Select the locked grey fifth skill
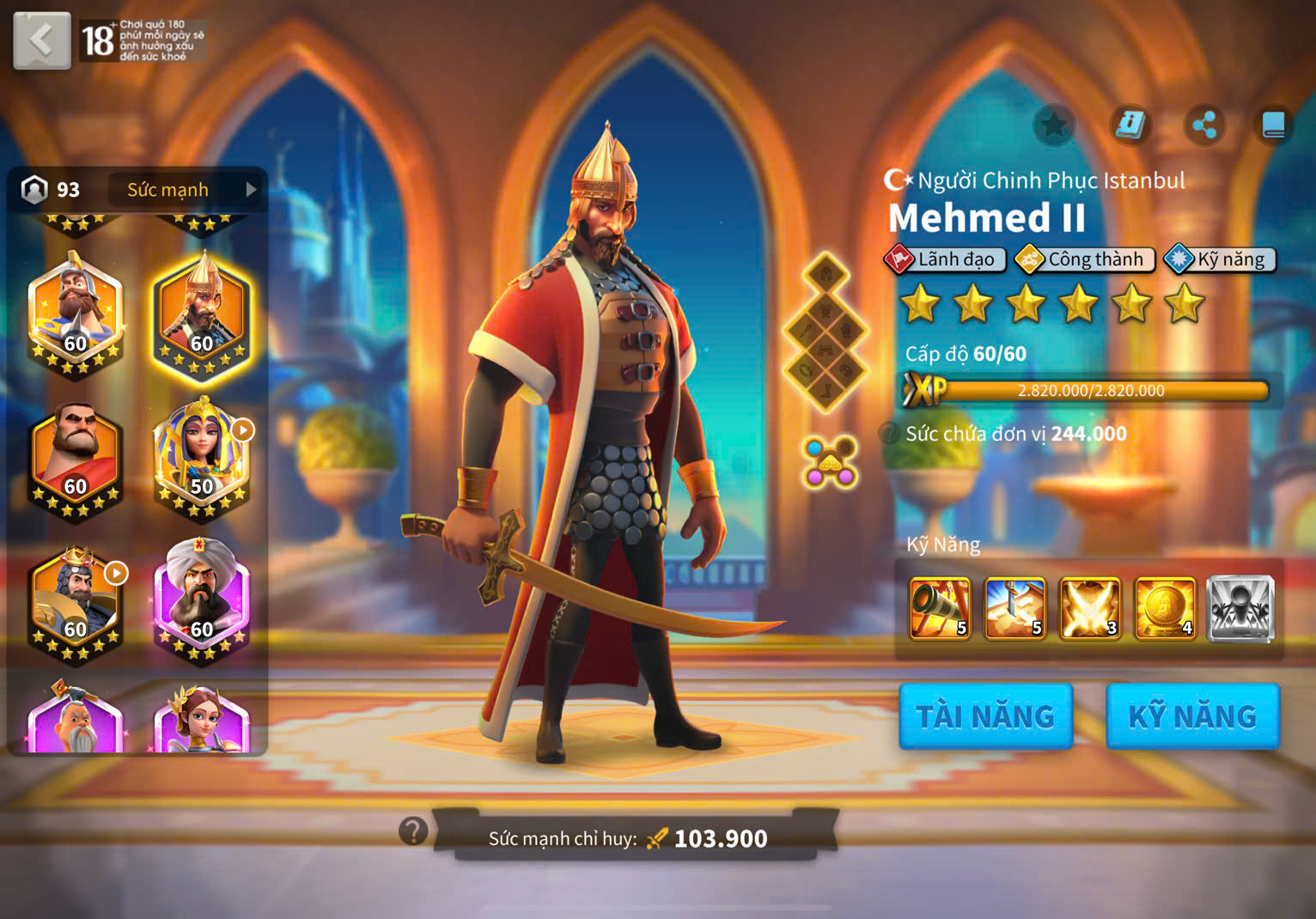 1240,609
